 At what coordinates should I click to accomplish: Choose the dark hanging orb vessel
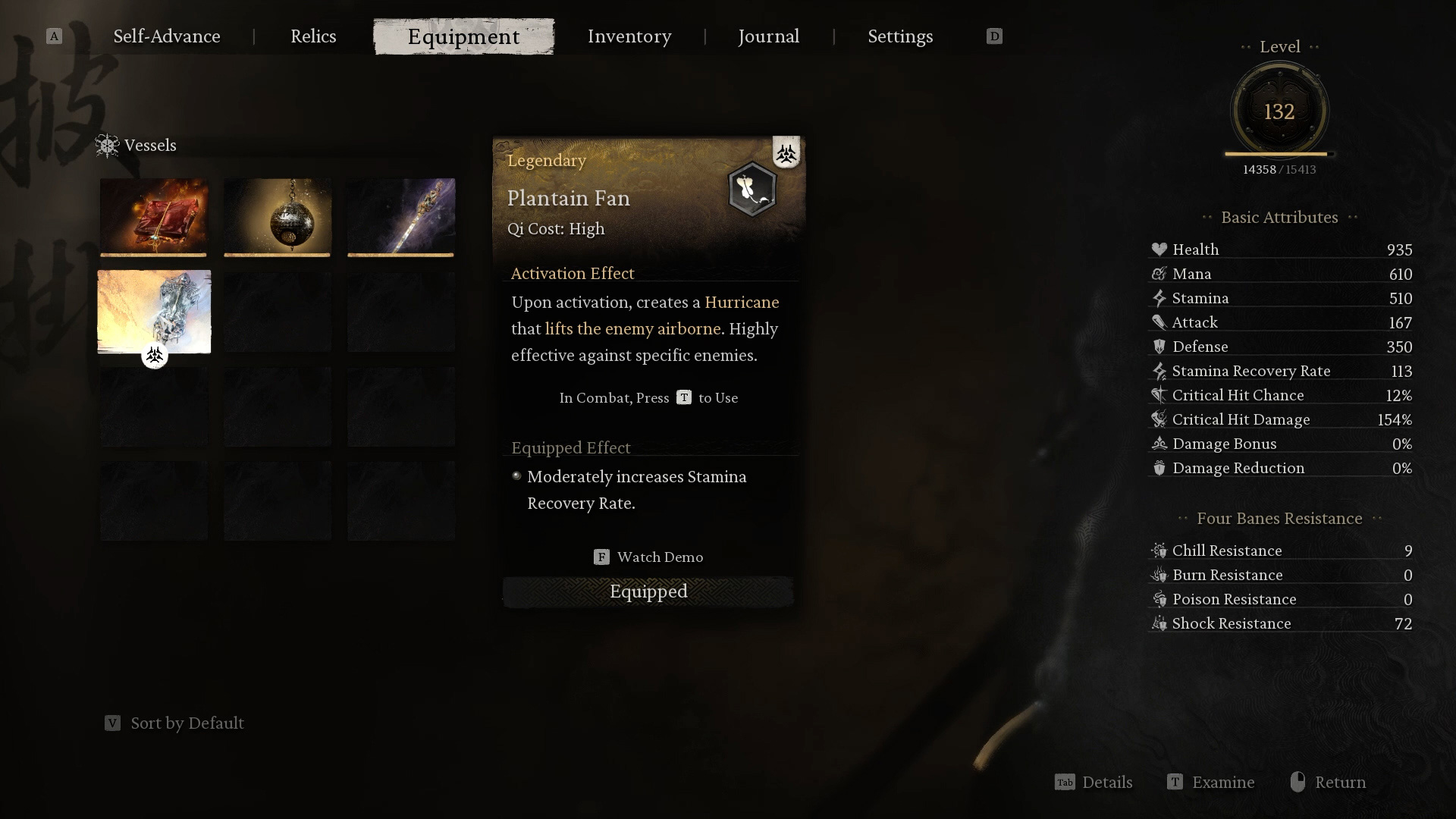[278, 217]
